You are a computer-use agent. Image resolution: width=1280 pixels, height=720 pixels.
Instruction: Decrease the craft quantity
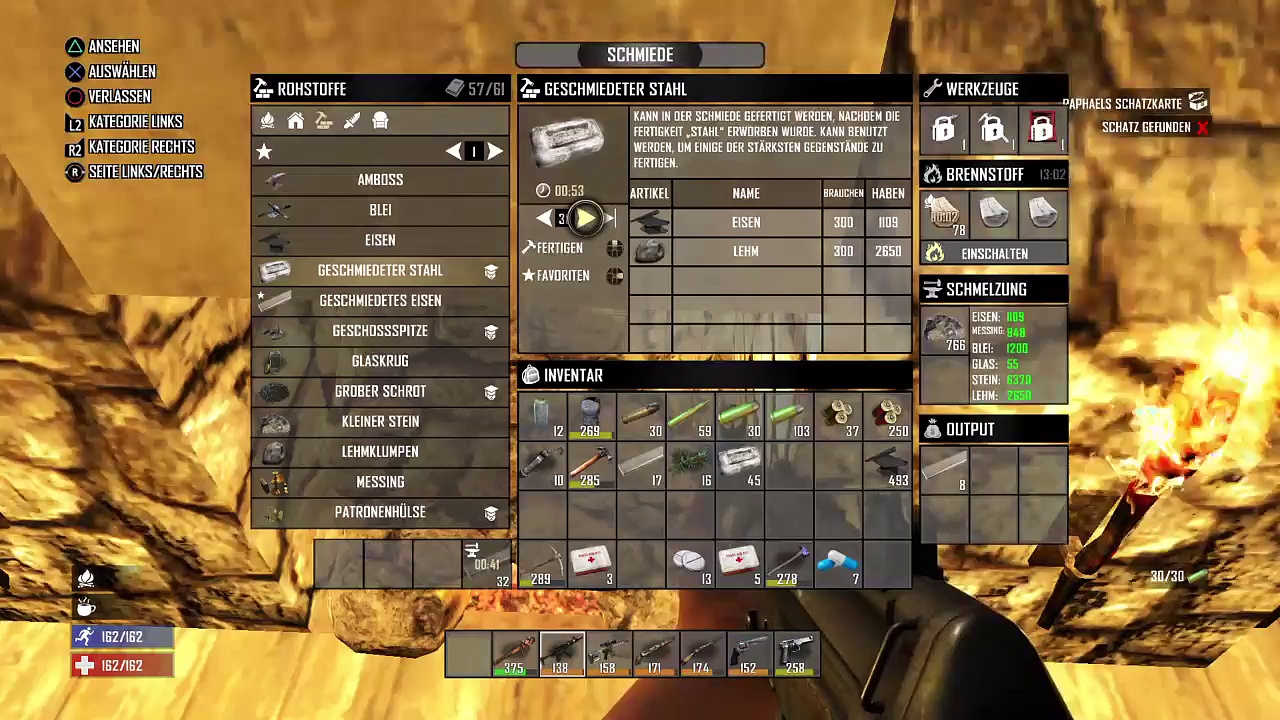(x=543, y=219)
